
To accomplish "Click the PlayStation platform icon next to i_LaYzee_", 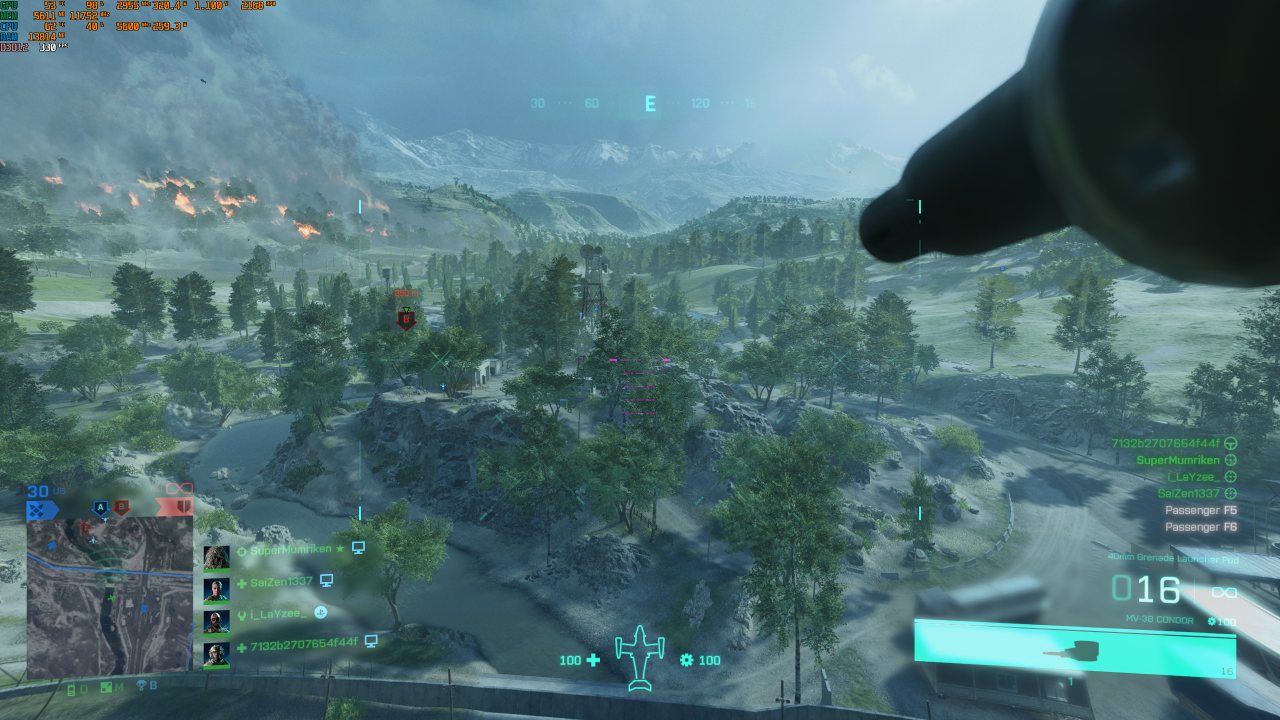I will coord(322,612).
